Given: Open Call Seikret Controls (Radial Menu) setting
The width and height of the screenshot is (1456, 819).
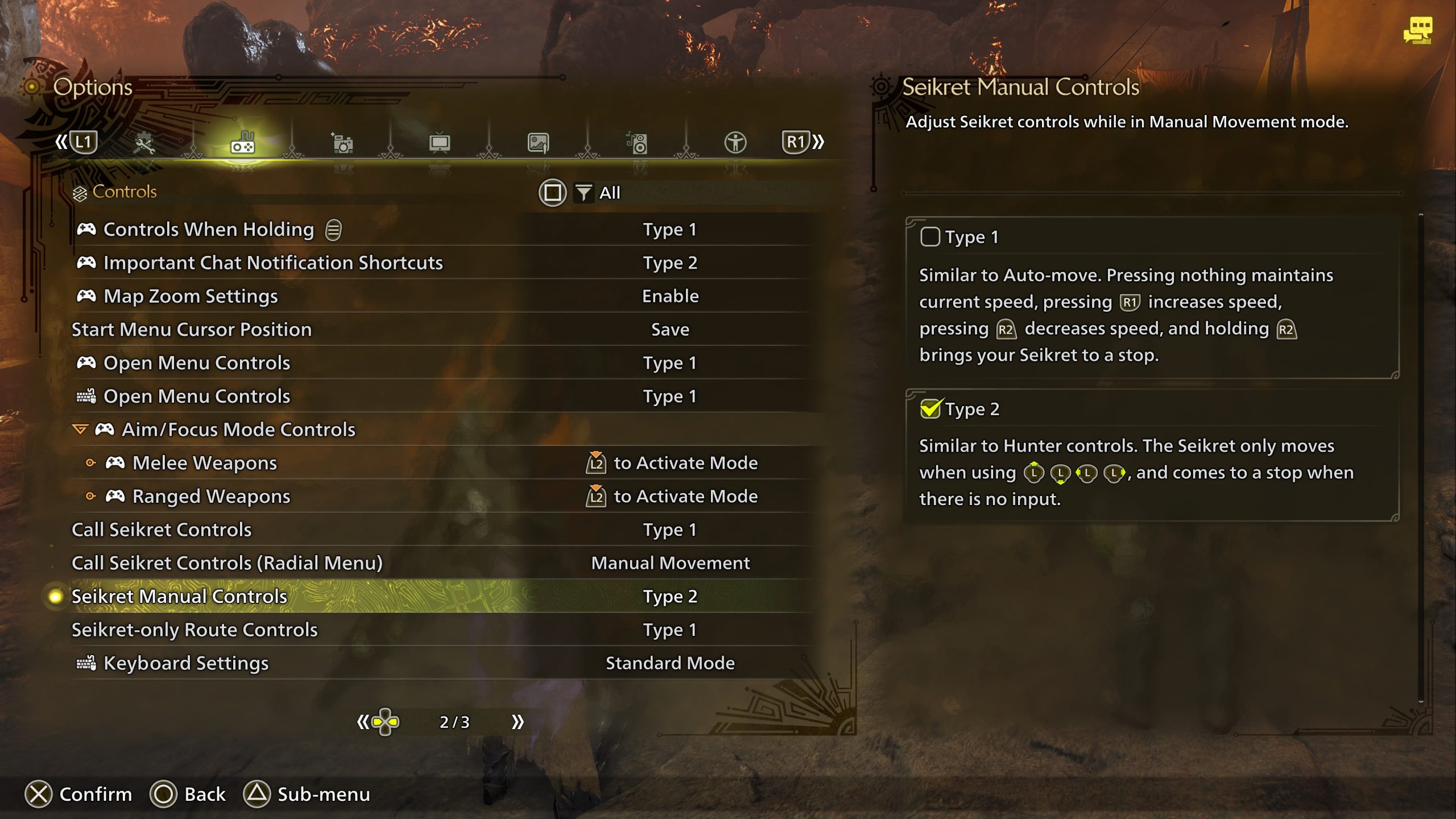Looking at the screenshot, I should [227, 563].
